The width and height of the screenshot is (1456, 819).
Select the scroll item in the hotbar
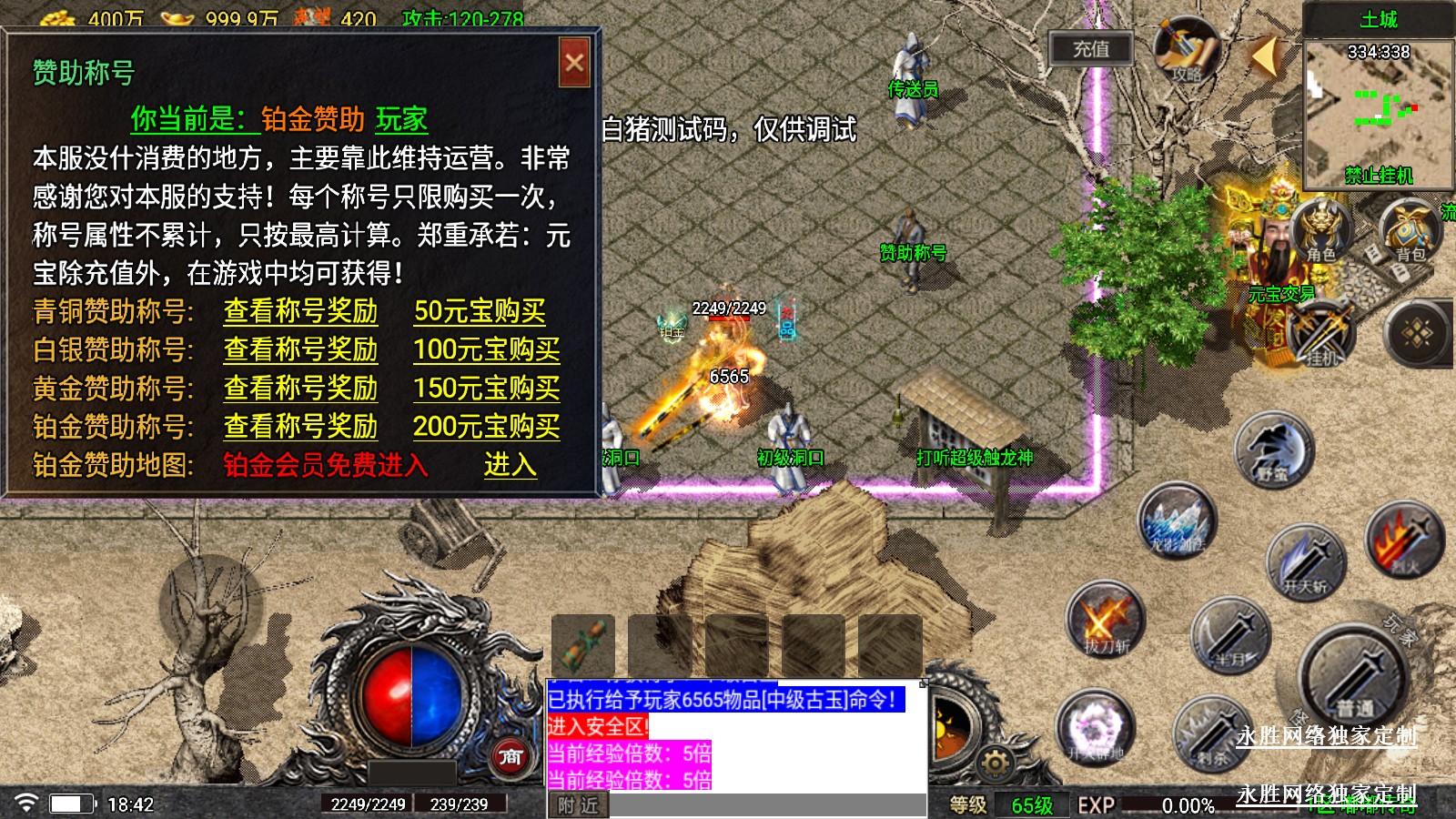coord(582,645)
